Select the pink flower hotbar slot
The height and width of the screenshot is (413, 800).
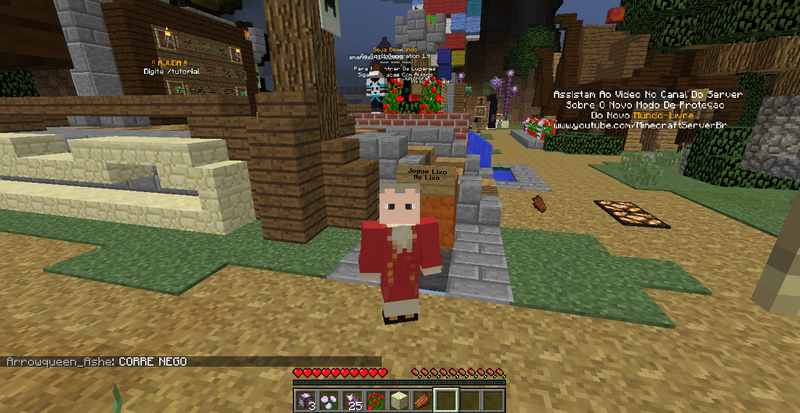327,400
